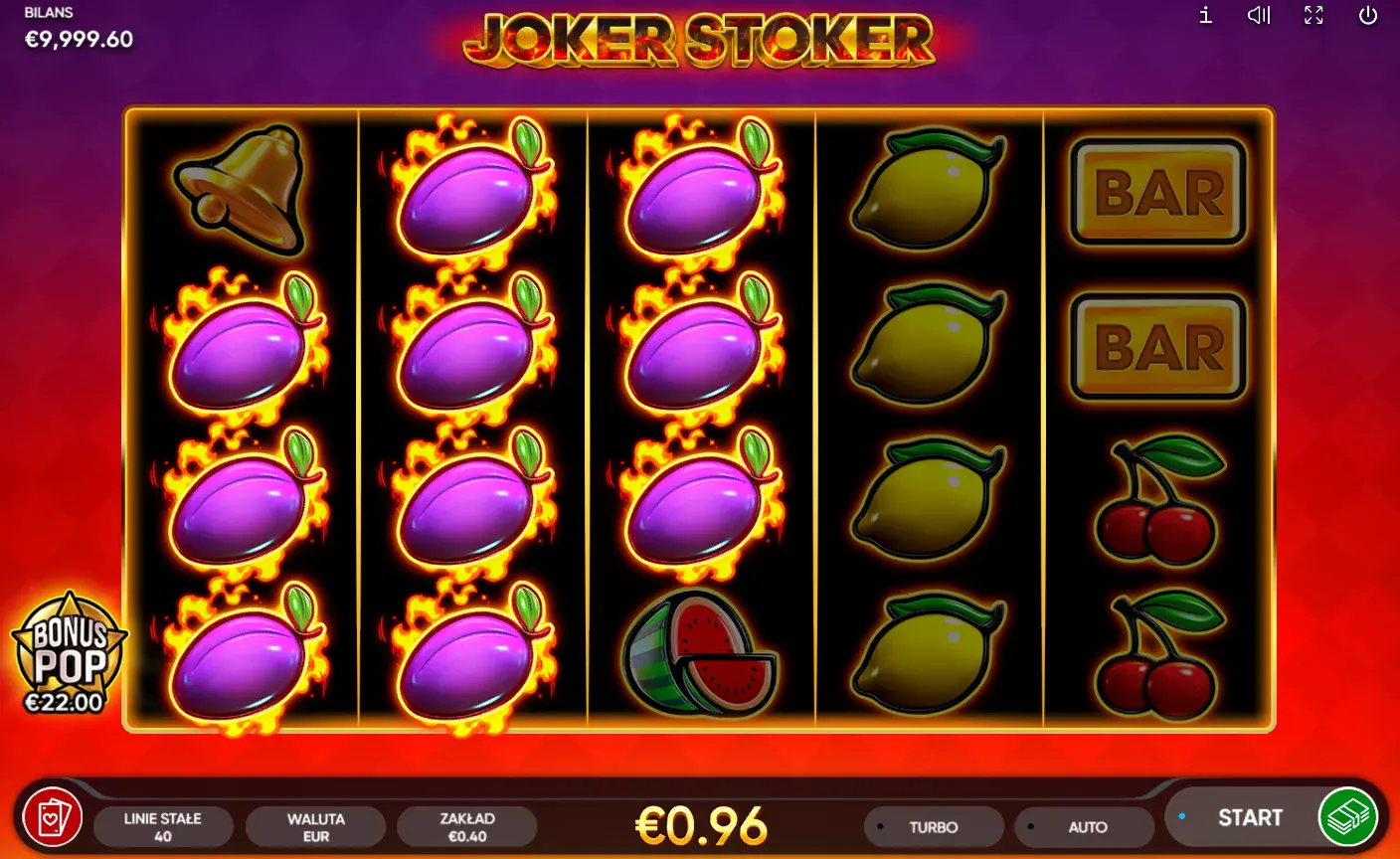Enable Turbo spin mode
The image size is (1400, 859).
point(933,826)
